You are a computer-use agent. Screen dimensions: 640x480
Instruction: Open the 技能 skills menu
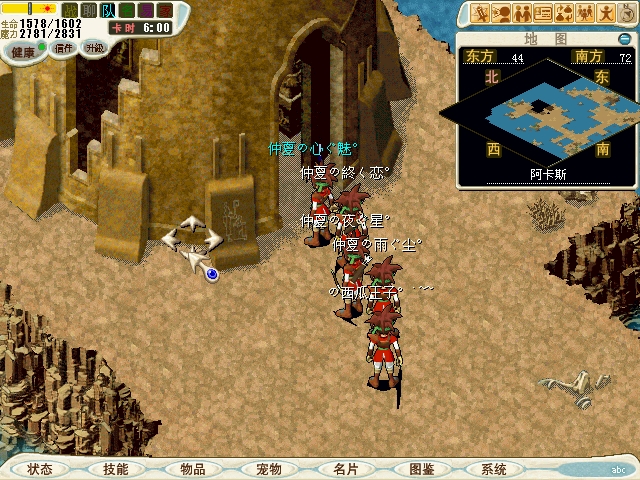pyautogui.click(x=116, y=469)
